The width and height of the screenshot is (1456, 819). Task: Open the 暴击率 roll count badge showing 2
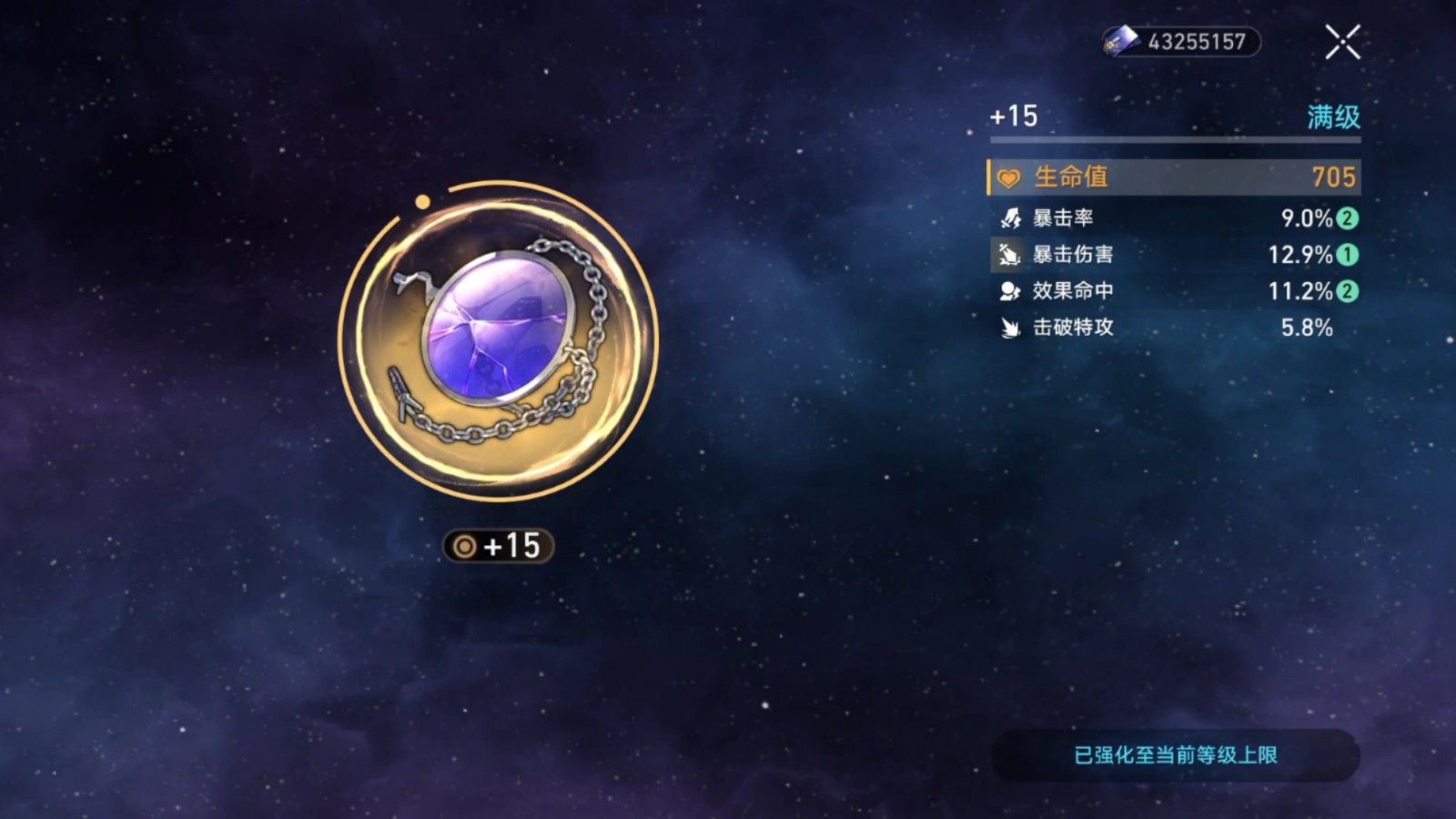coord(1346,217)
